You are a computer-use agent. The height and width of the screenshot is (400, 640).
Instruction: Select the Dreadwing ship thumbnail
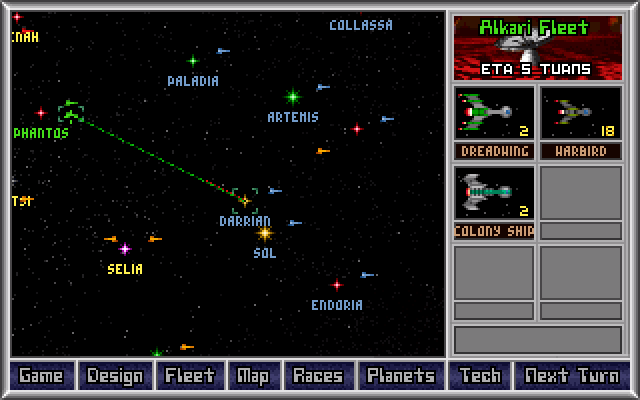click(494, 113)
